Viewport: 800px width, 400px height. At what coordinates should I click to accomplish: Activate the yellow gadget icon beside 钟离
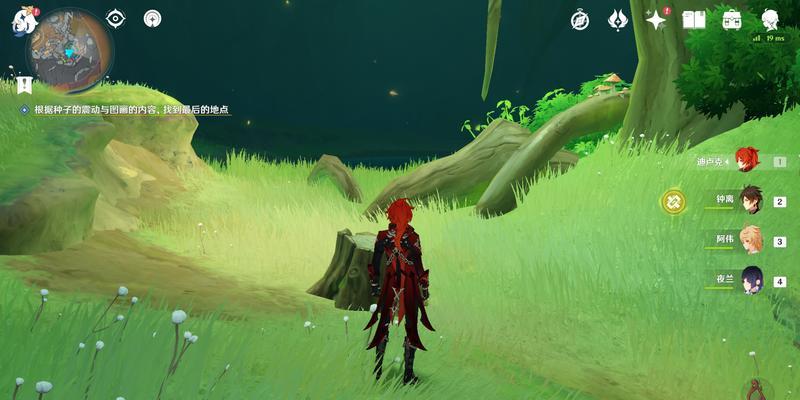[x=673, y=202]
